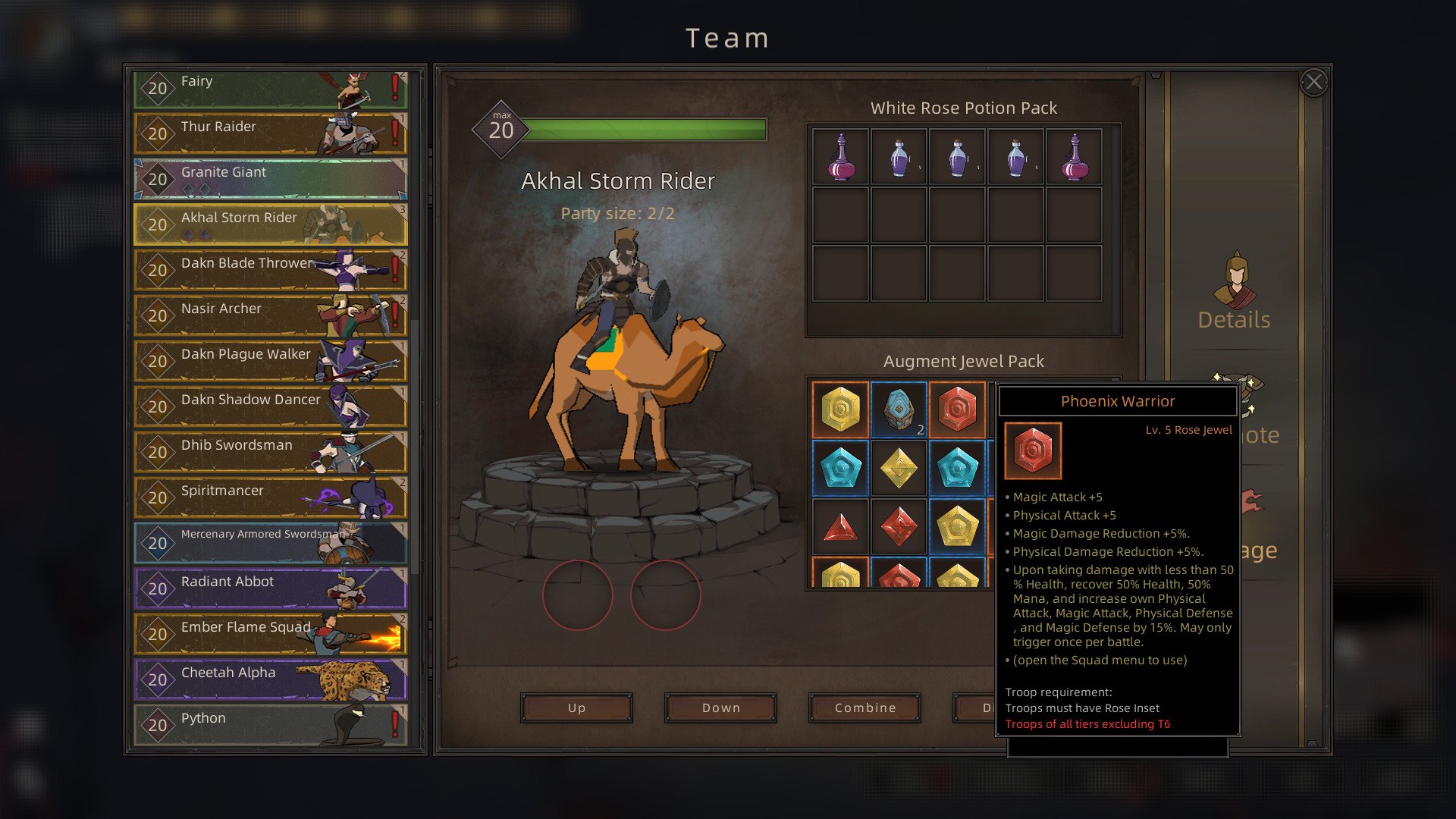Select the Phoenix Warrior red rose jewel slot
This screenshot has height=819, width=1456.
click(957, 409)
